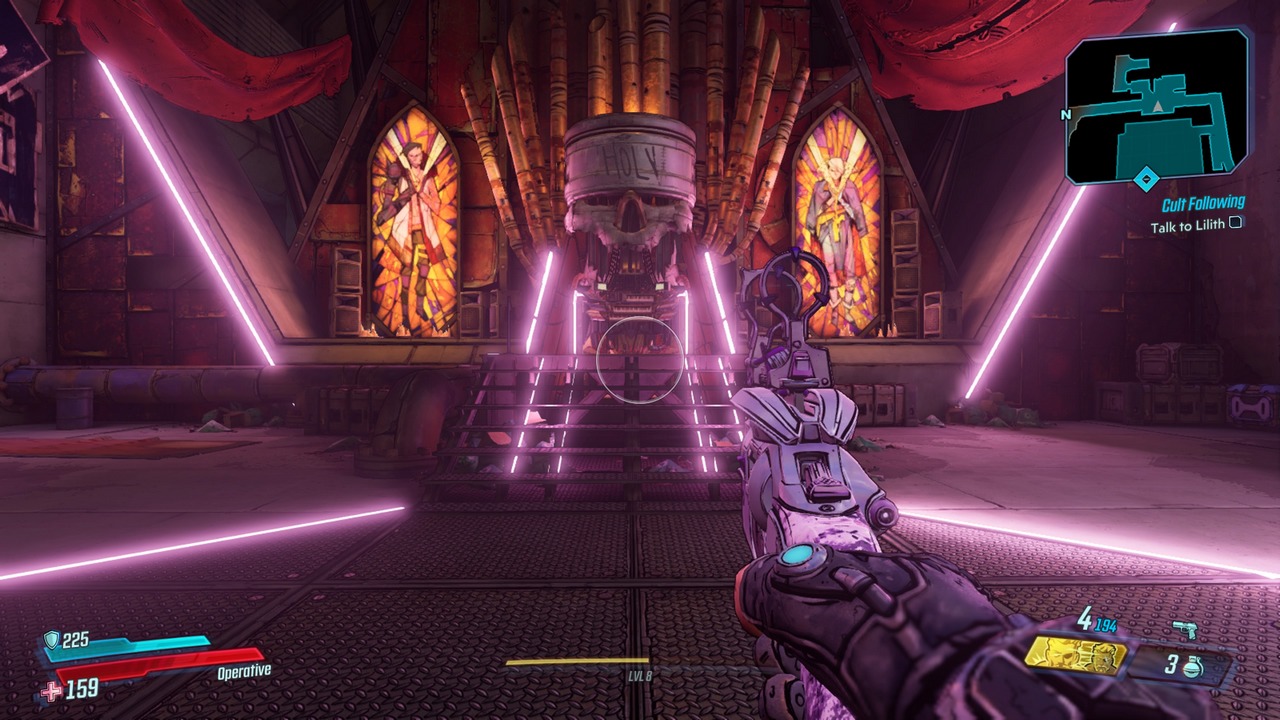Image resolution: width=1280 pixels, height=720 pixels.
Task: Toggle the Talk to Lilith objective checkbox
Action: point(1236,223)
